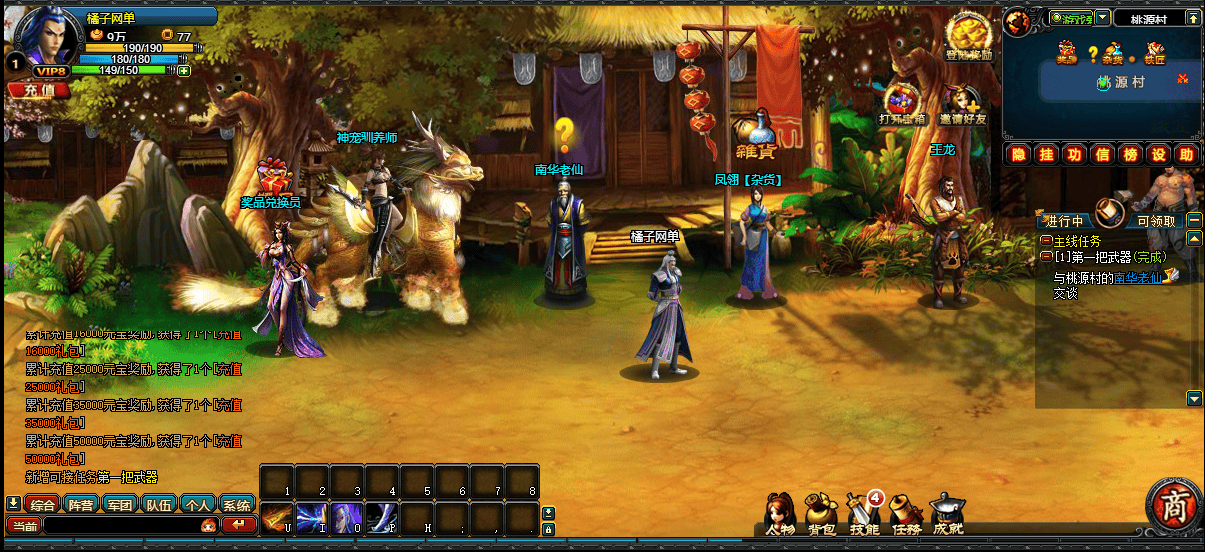The height and width of the screenshot is (552, 1205).
Task: Open the 技能 skills menu
Action: point(864,513)
